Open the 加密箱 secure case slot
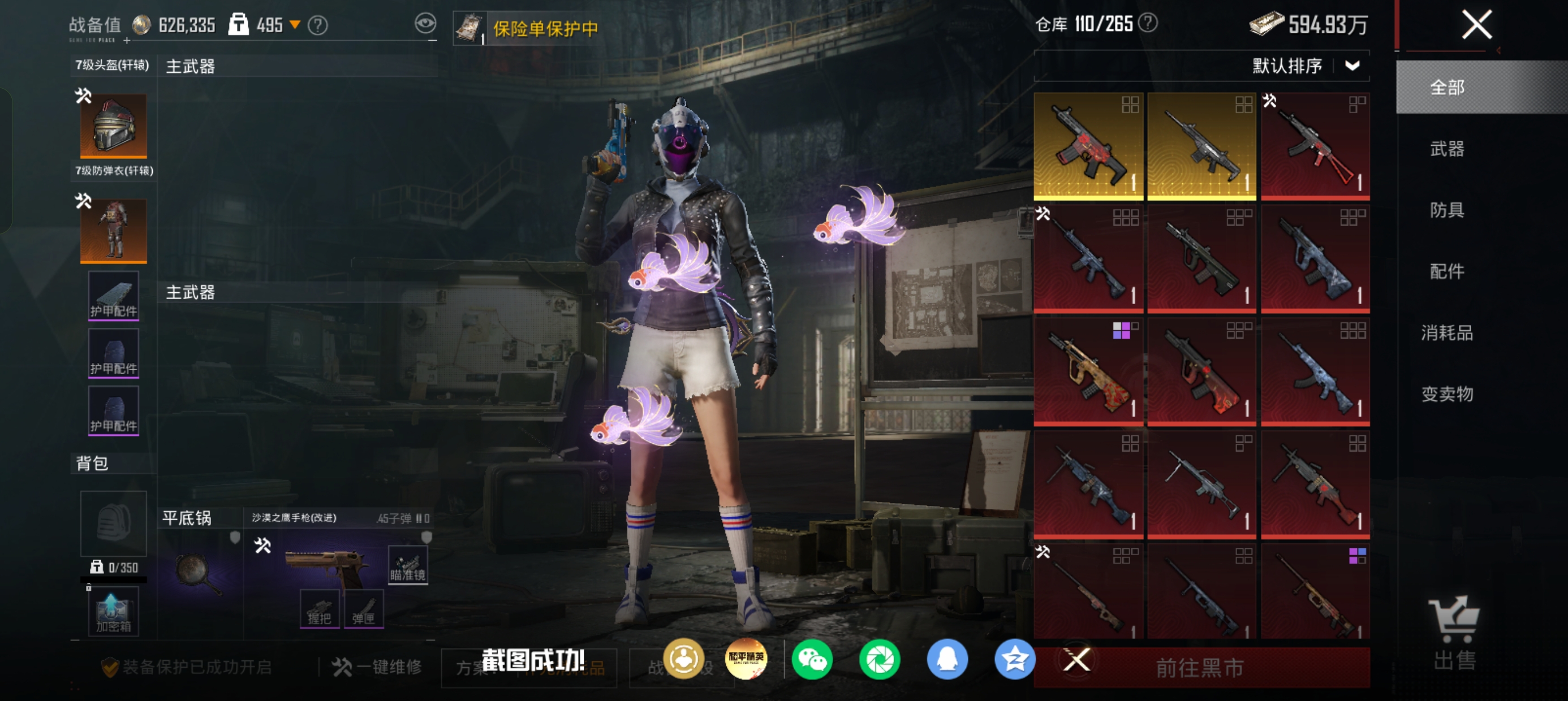The image size is (1568, 701). coord(113,612)
